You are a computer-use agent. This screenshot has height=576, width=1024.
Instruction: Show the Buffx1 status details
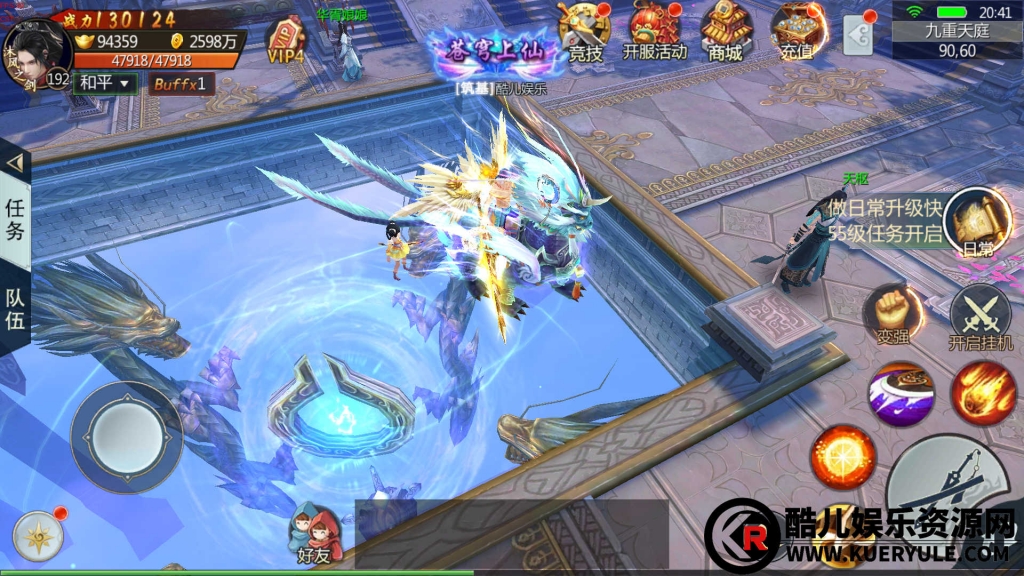182,84
